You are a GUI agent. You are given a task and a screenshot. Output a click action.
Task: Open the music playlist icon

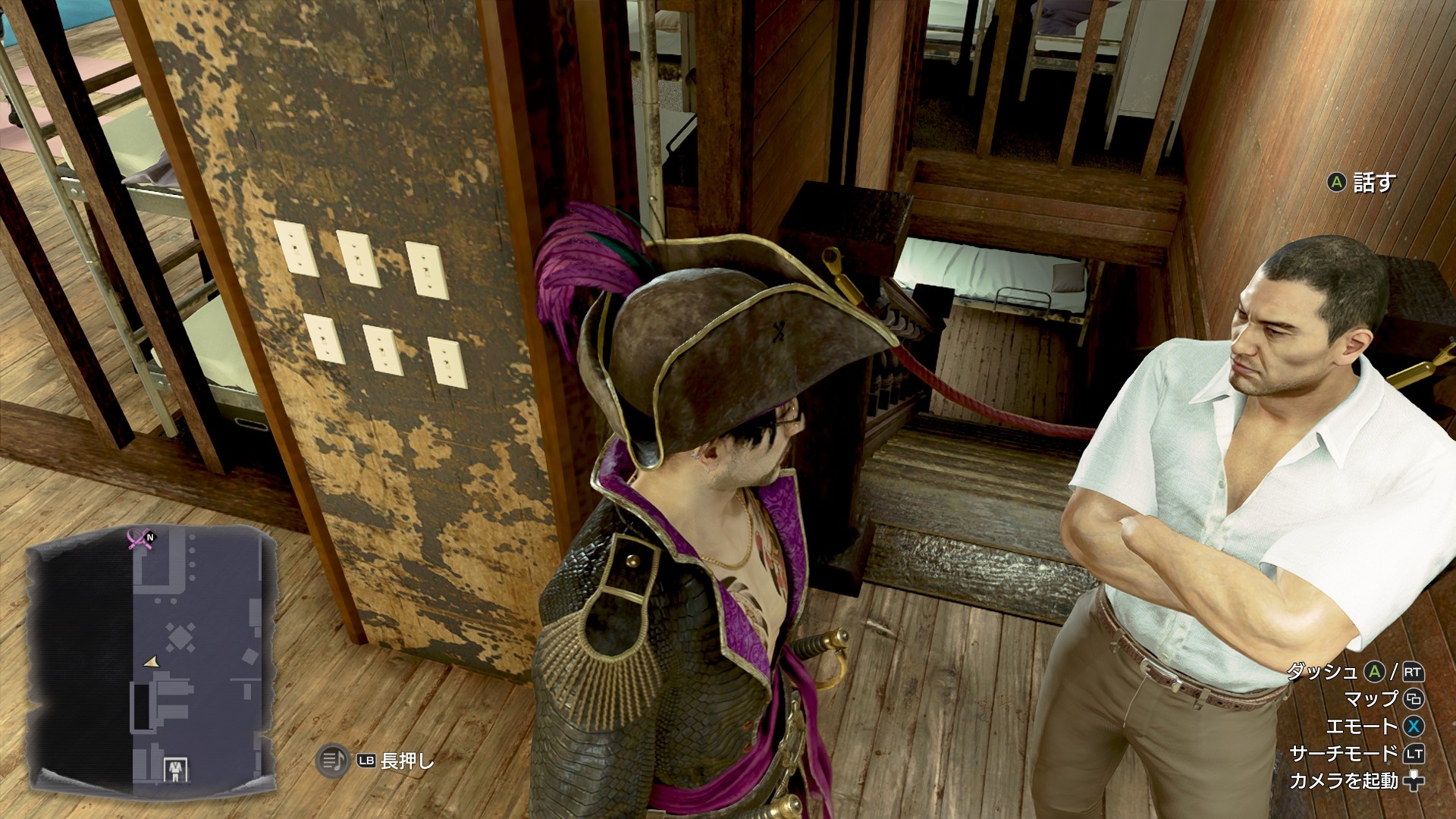pyautogui.click(x=332, y=760)
